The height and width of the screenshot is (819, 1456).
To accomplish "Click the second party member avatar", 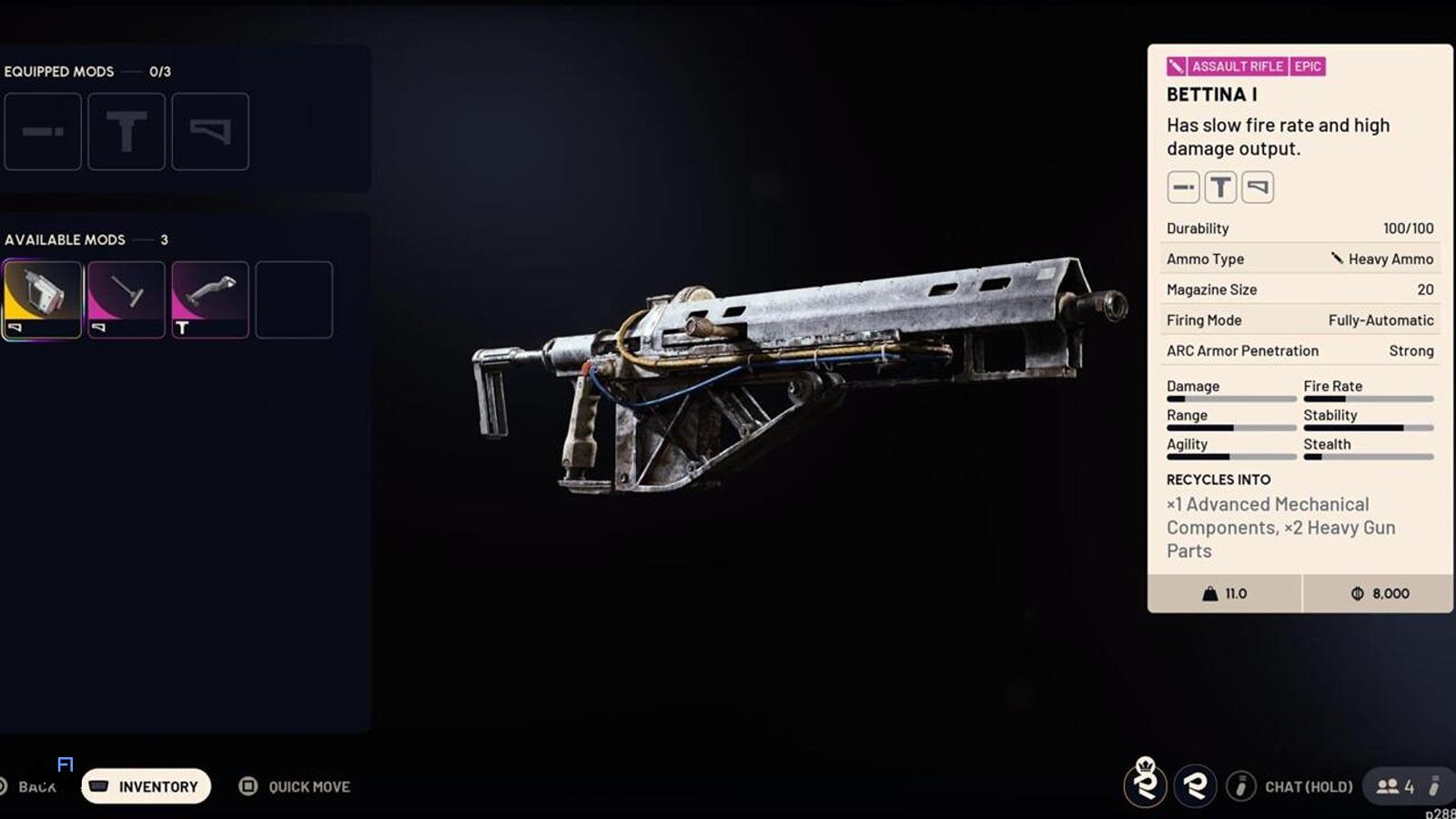I will tap(1195, 785).
